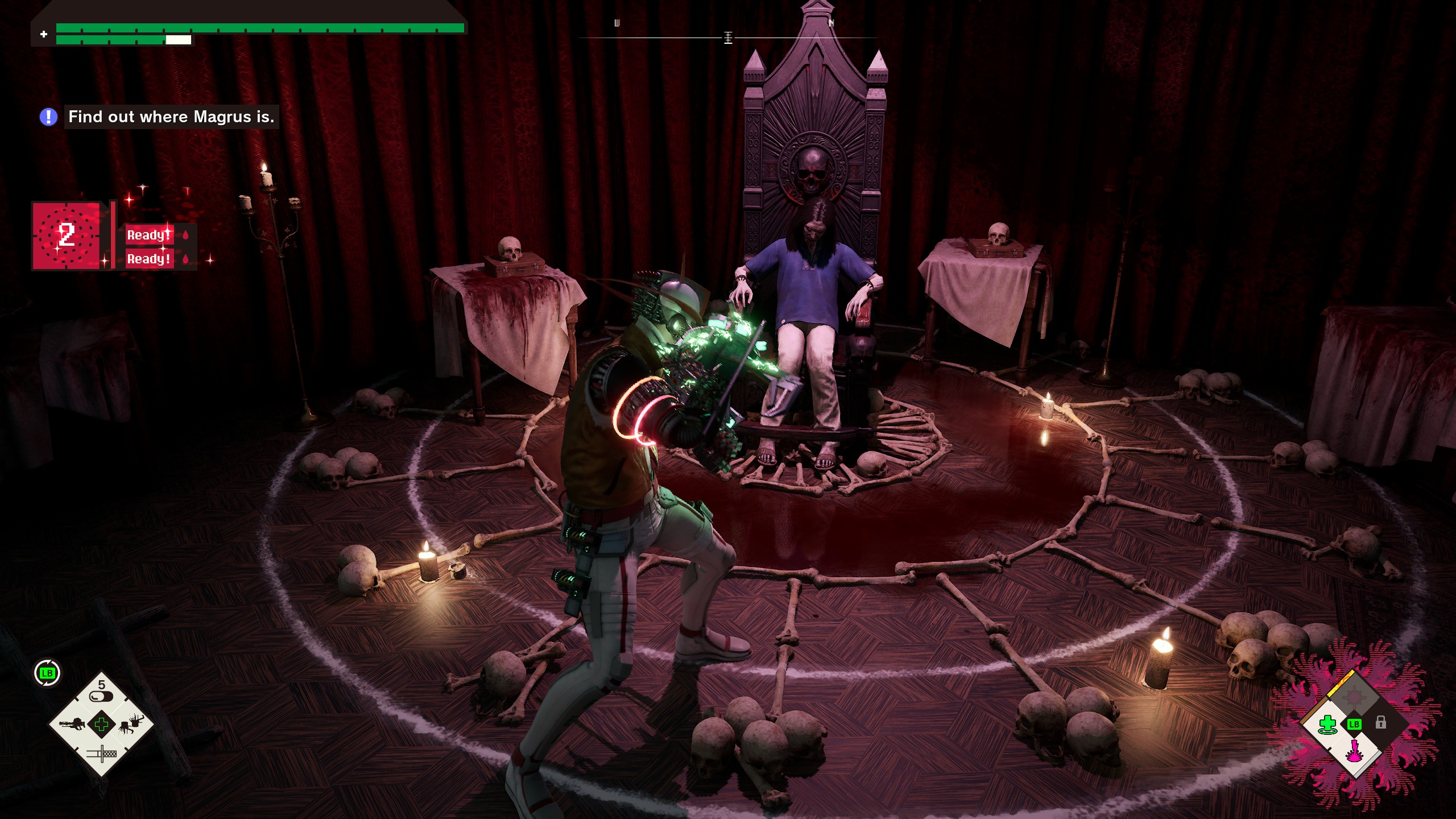Image resolution: width=1456 pixels, height=819 pixels.
Task: Click the red counter showing 2
Action: click(66, 235)
